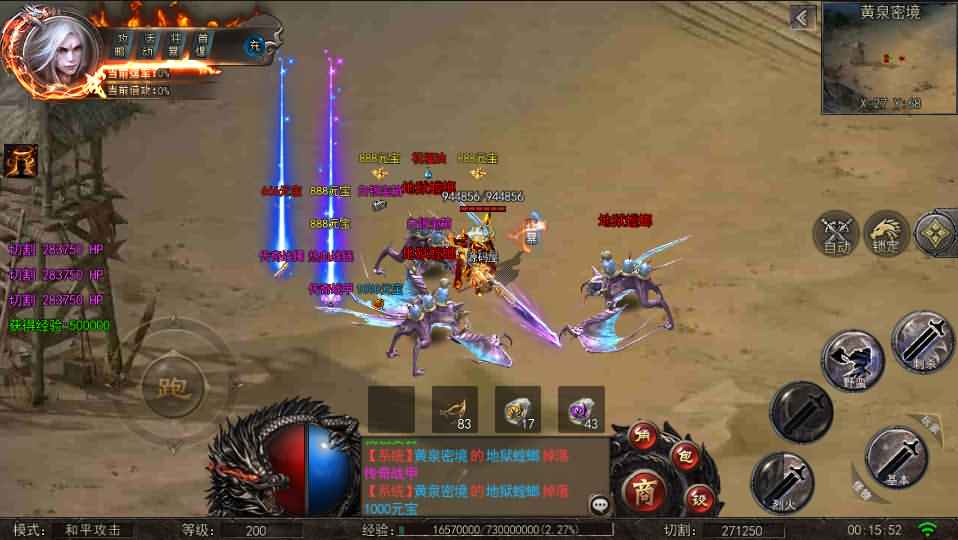Open the 商 shop button

(642, 490)
